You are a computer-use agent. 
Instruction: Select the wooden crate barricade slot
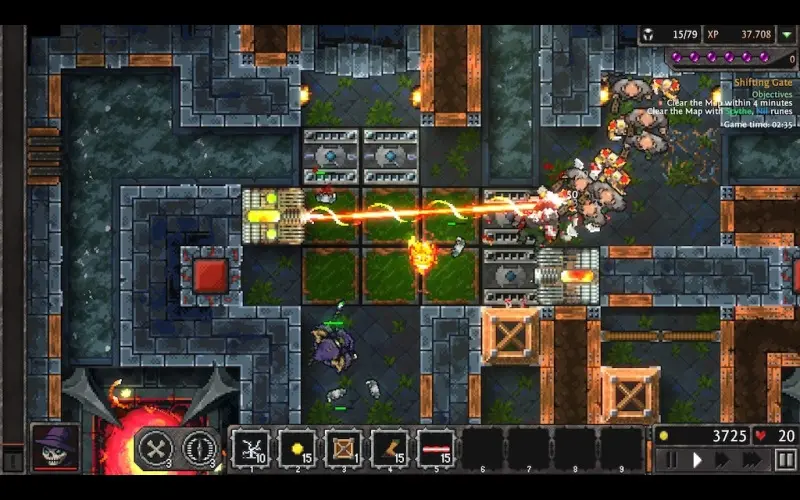click(344, 447)
